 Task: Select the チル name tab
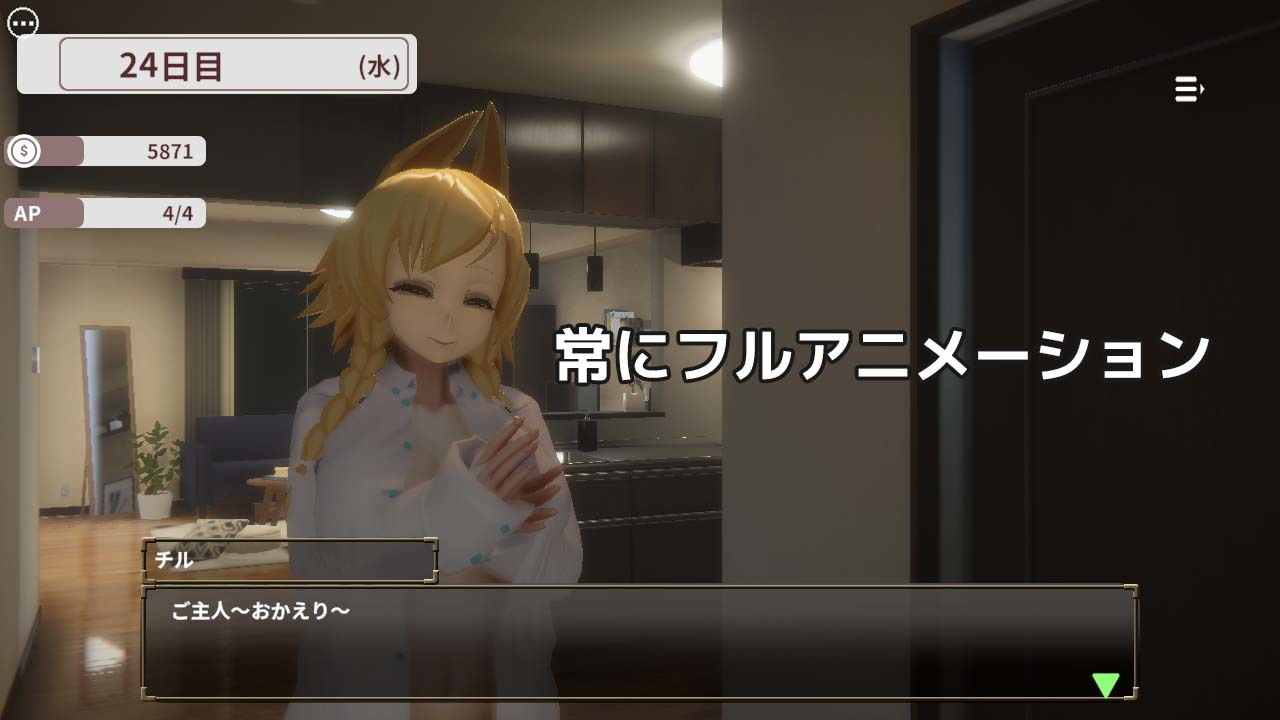290,561
